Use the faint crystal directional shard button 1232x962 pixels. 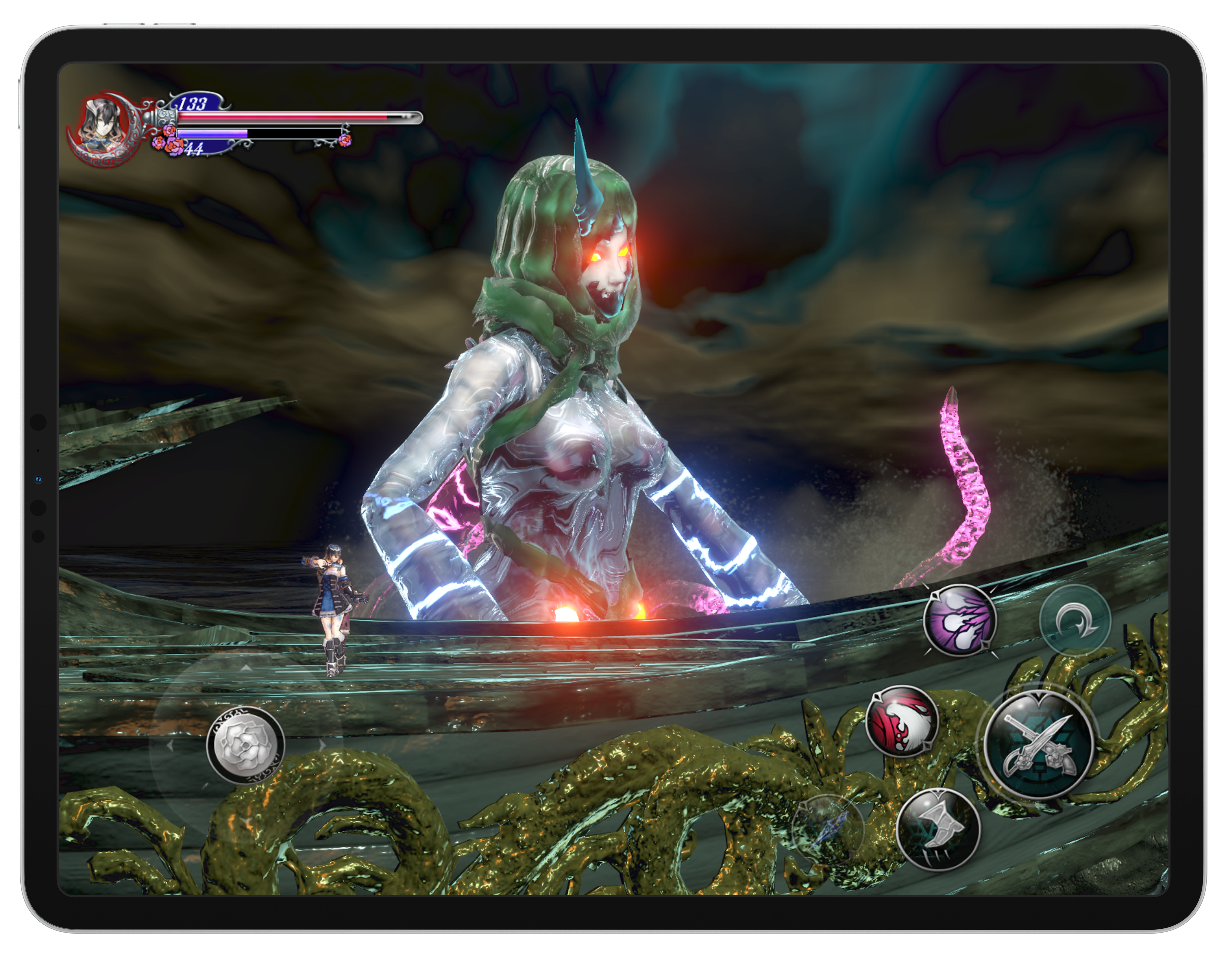(828, 828)
